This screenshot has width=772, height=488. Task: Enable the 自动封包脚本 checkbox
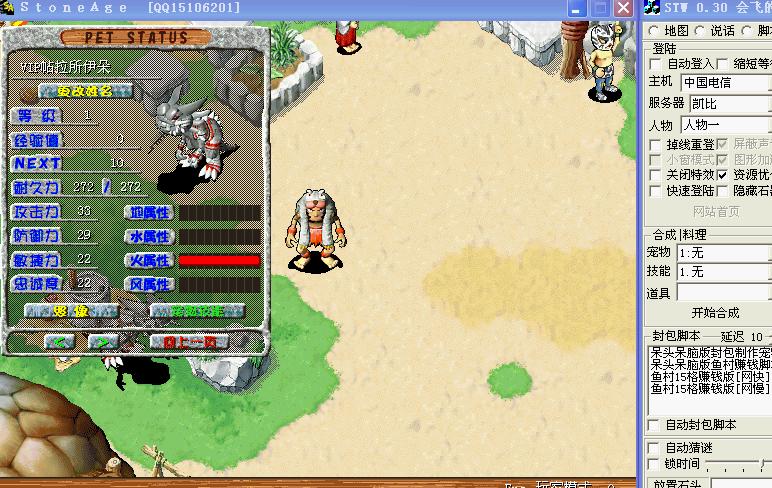(x=655, y=425)
